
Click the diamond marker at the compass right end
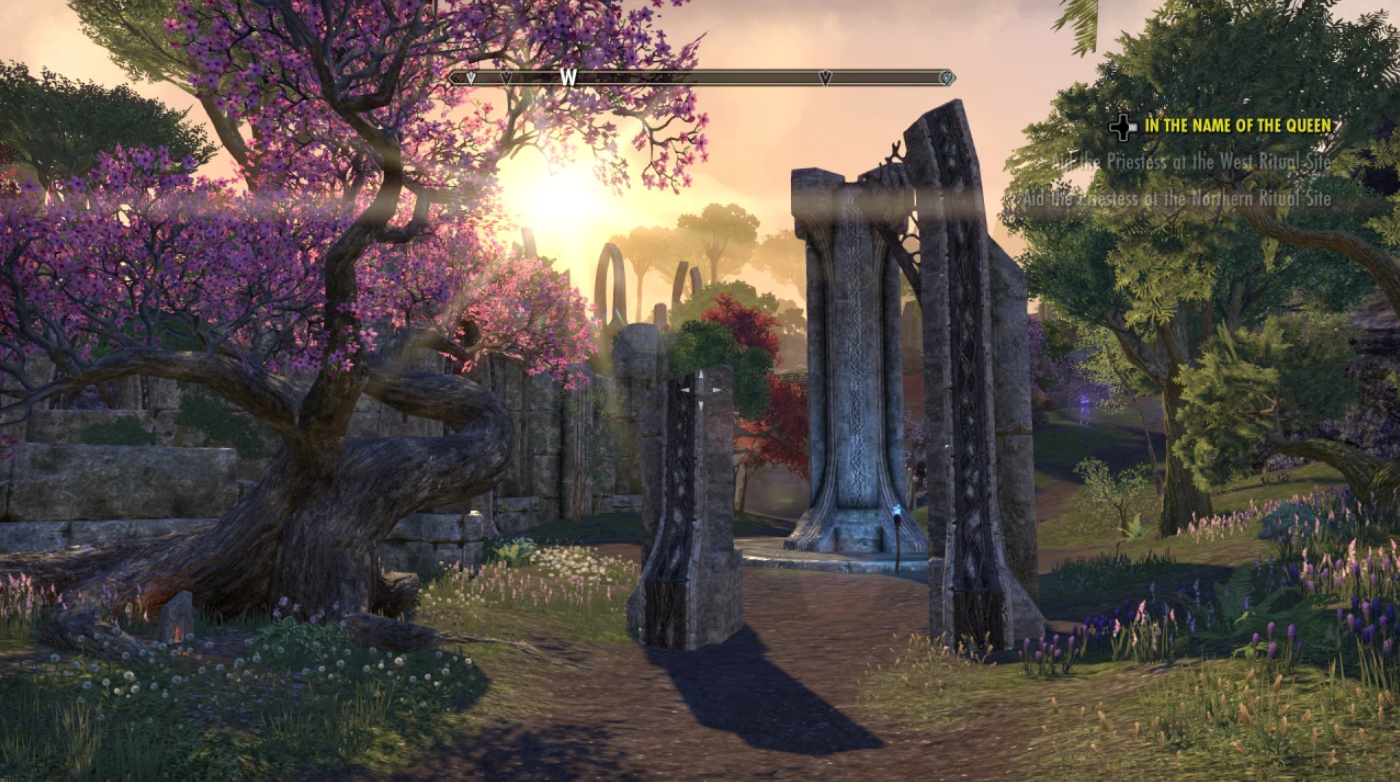pos(944,77)
